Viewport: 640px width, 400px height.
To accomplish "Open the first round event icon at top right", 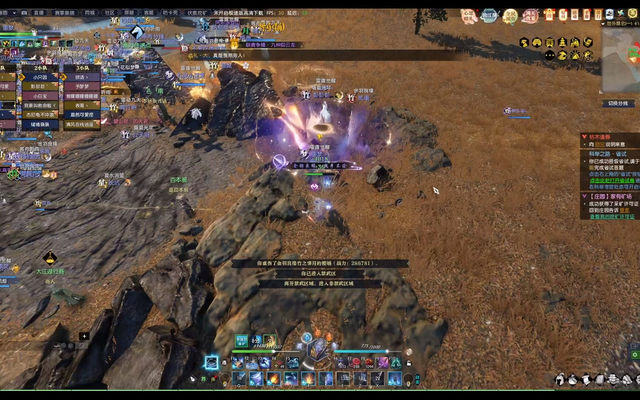I will (467, 16).
